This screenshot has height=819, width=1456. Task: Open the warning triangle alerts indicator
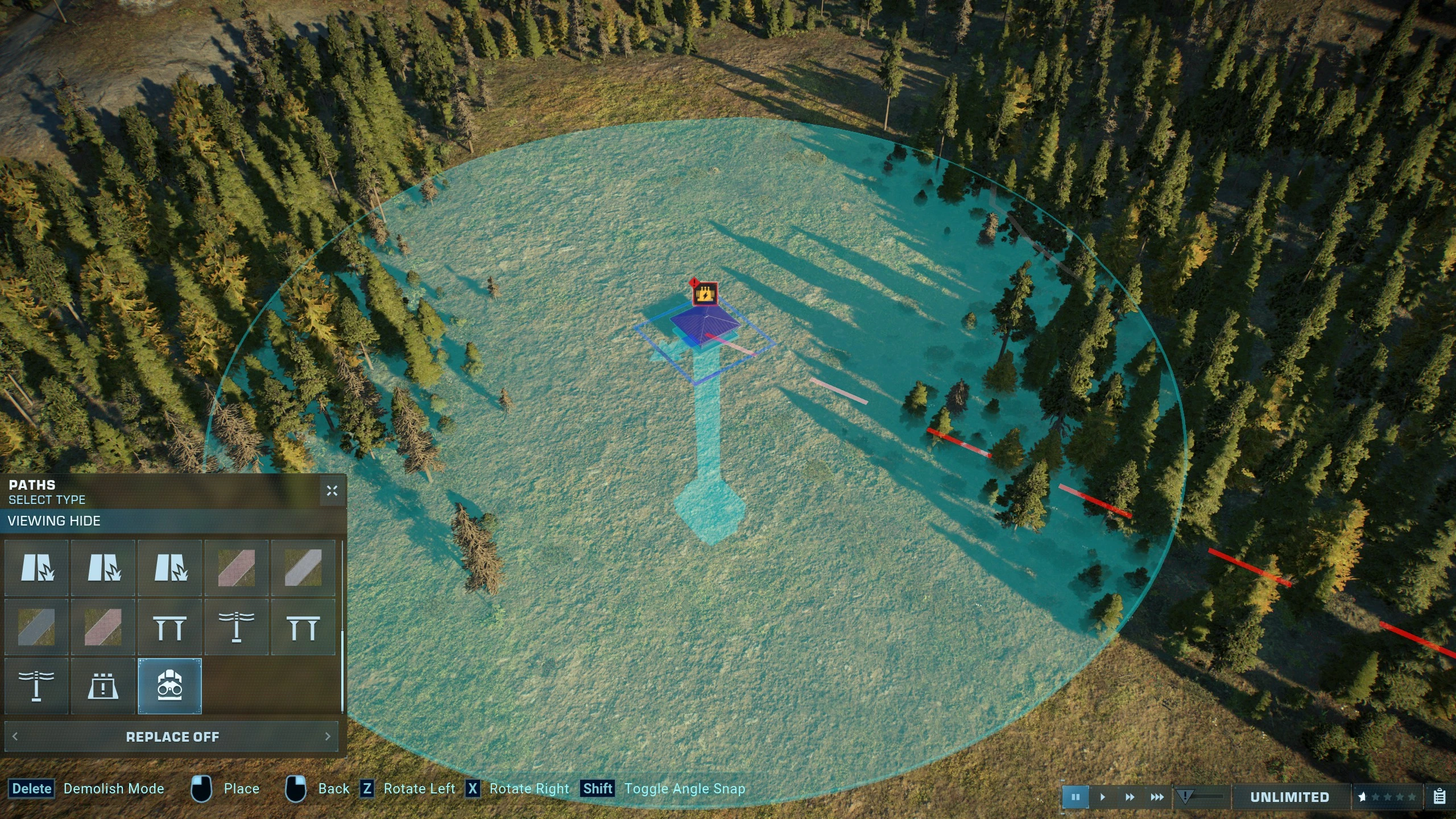pyautogui.click(x=1185, y=796)
